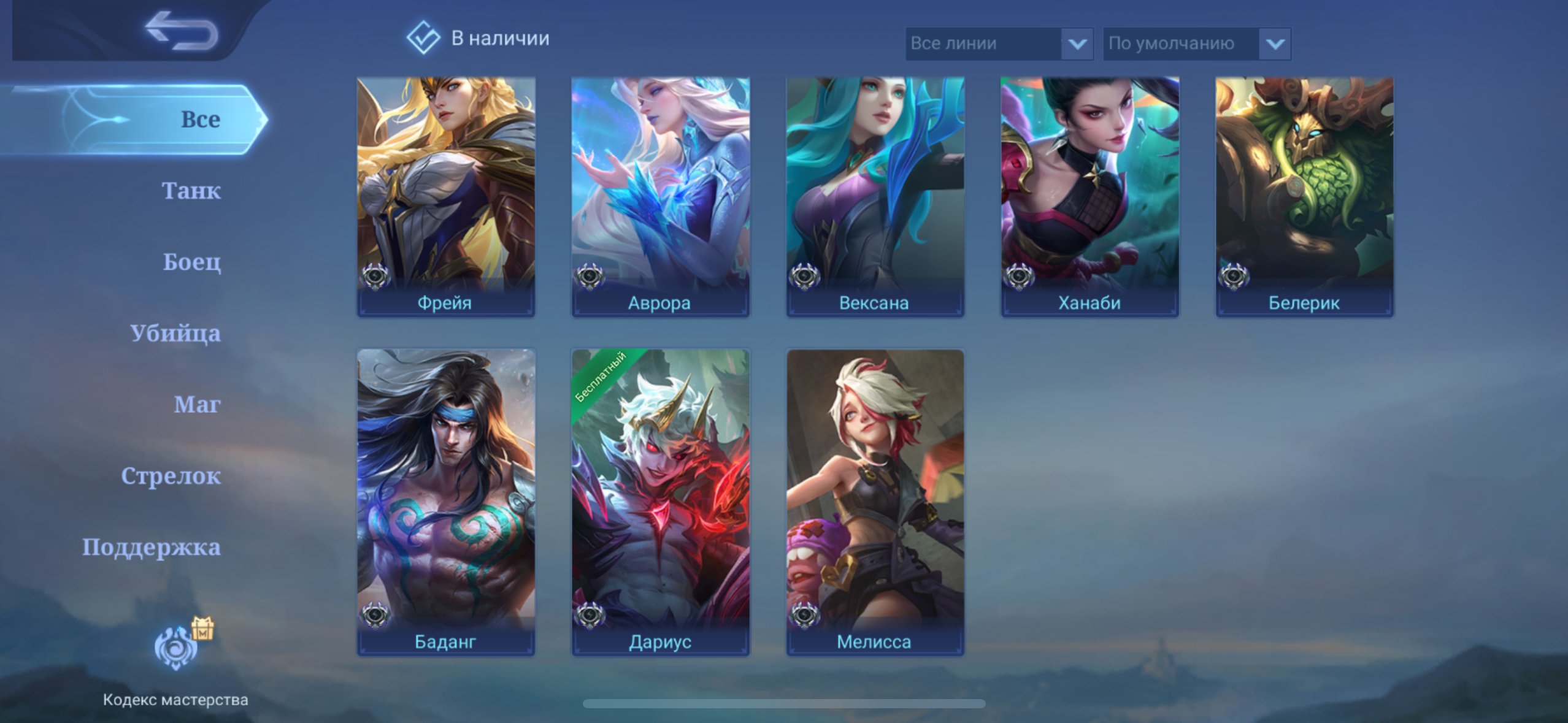
Task: Switch to the "Танк" category
Action: 191,191
